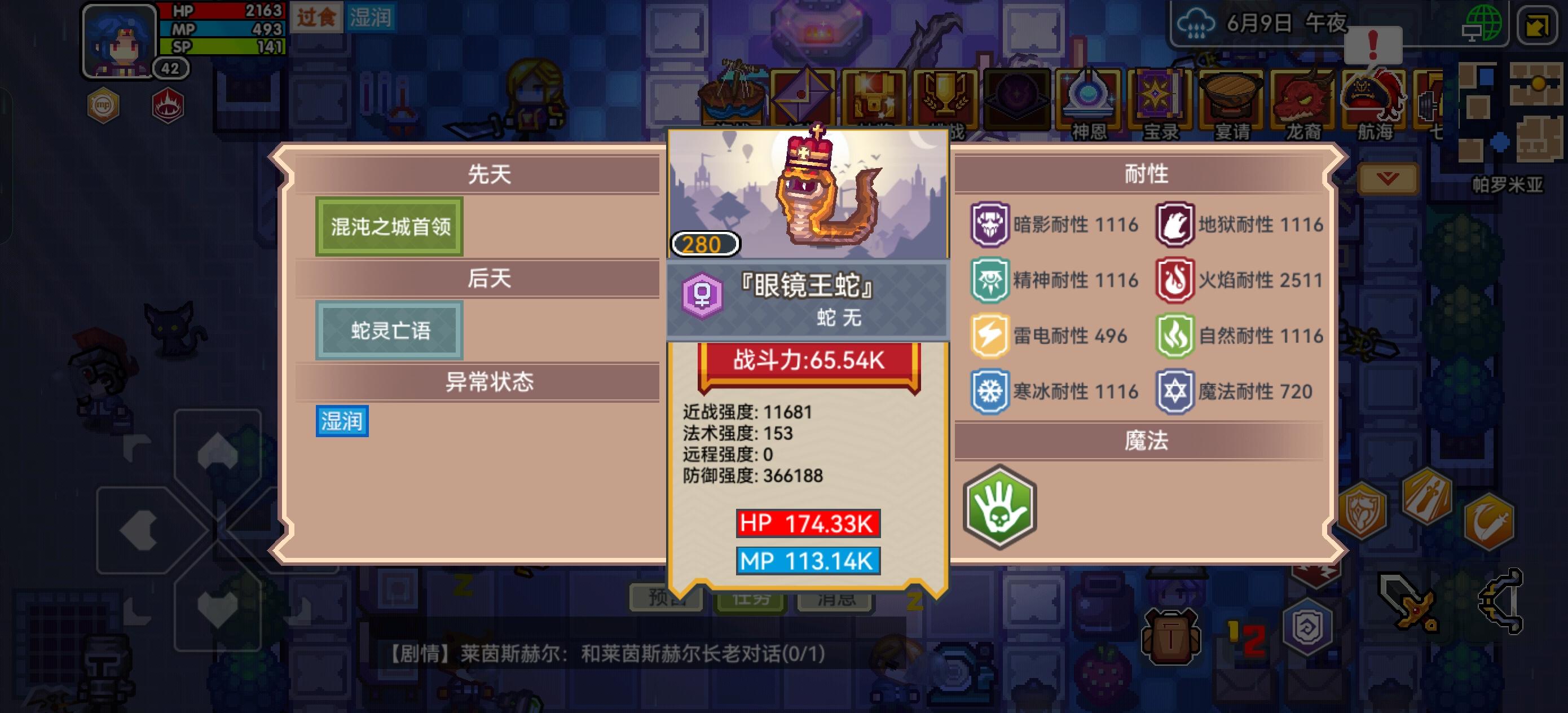Click the monster's HP 174.33K bar
Screen dimensions: 1568x713
[x=807, y=522]
